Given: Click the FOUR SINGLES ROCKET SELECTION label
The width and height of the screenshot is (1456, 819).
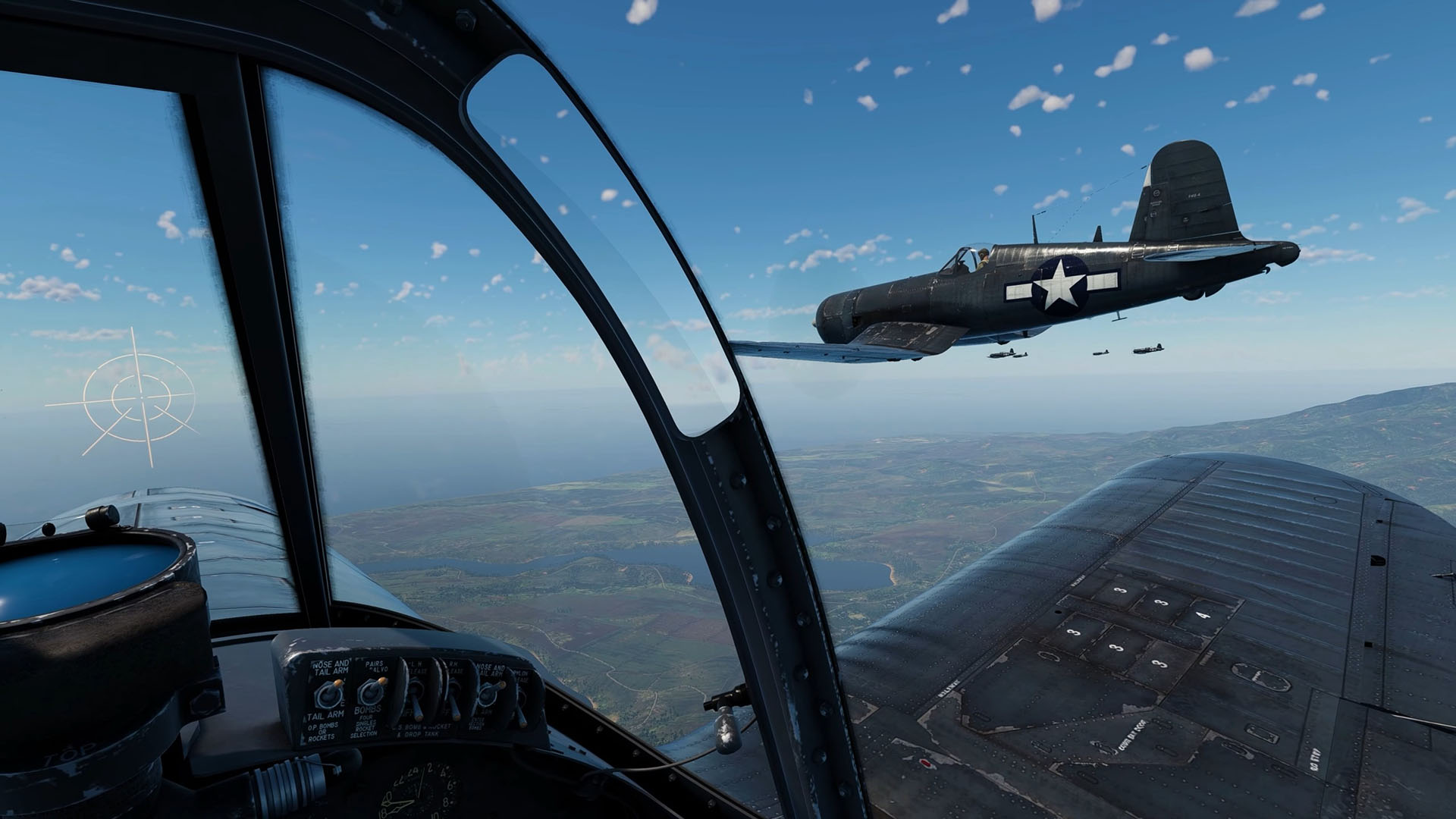Looking at the screenshot, I should click(366, 725).
